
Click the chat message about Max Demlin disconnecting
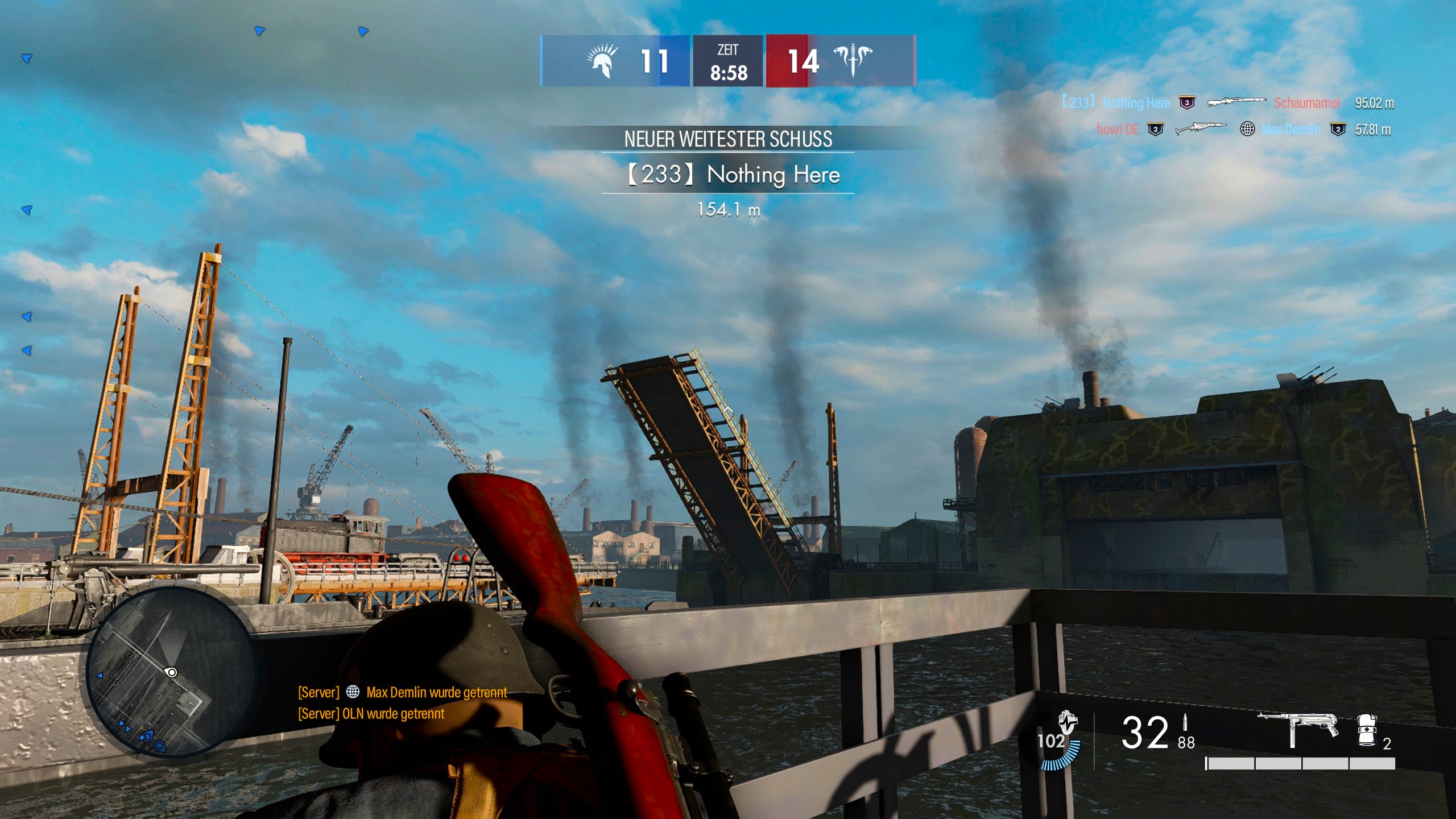click(x=402, y=692)
